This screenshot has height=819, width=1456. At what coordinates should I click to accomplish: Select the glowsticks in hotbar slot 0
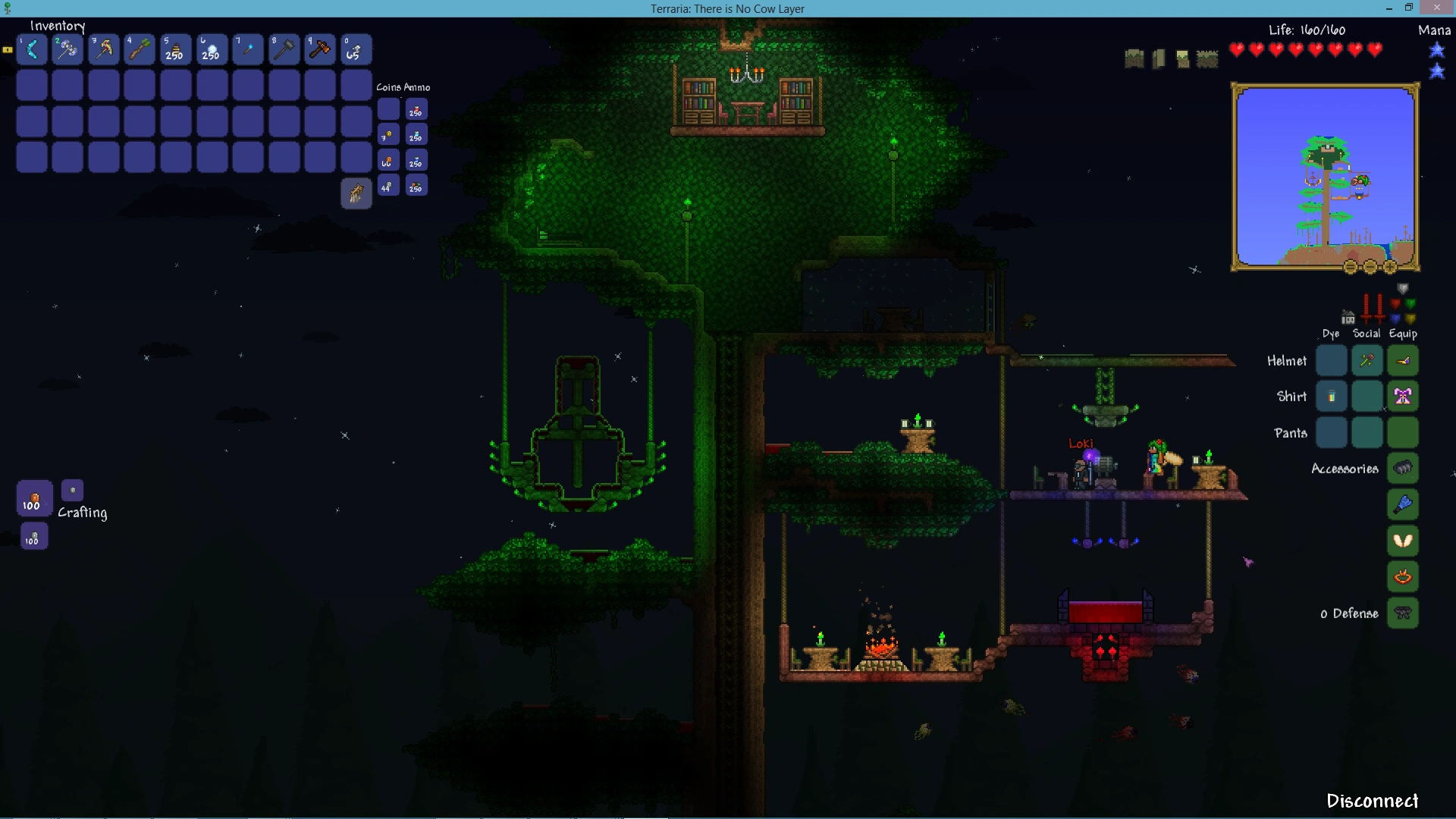click(x=355, y=49)
